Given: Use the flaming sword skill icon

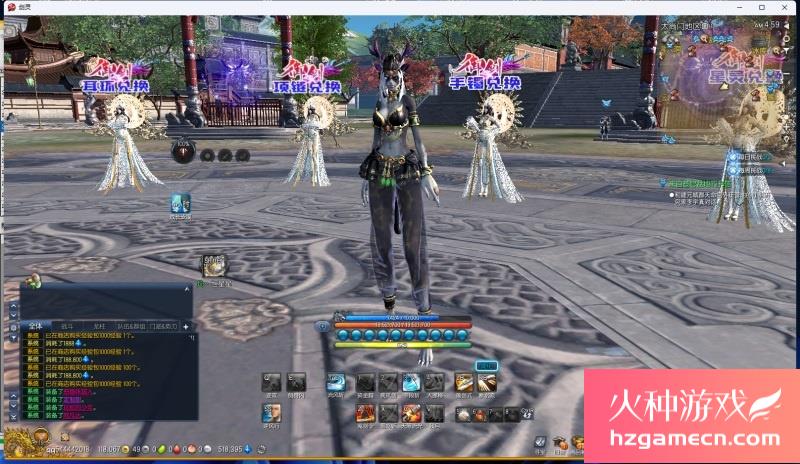Looking at the screenshot, I should 411,413.
